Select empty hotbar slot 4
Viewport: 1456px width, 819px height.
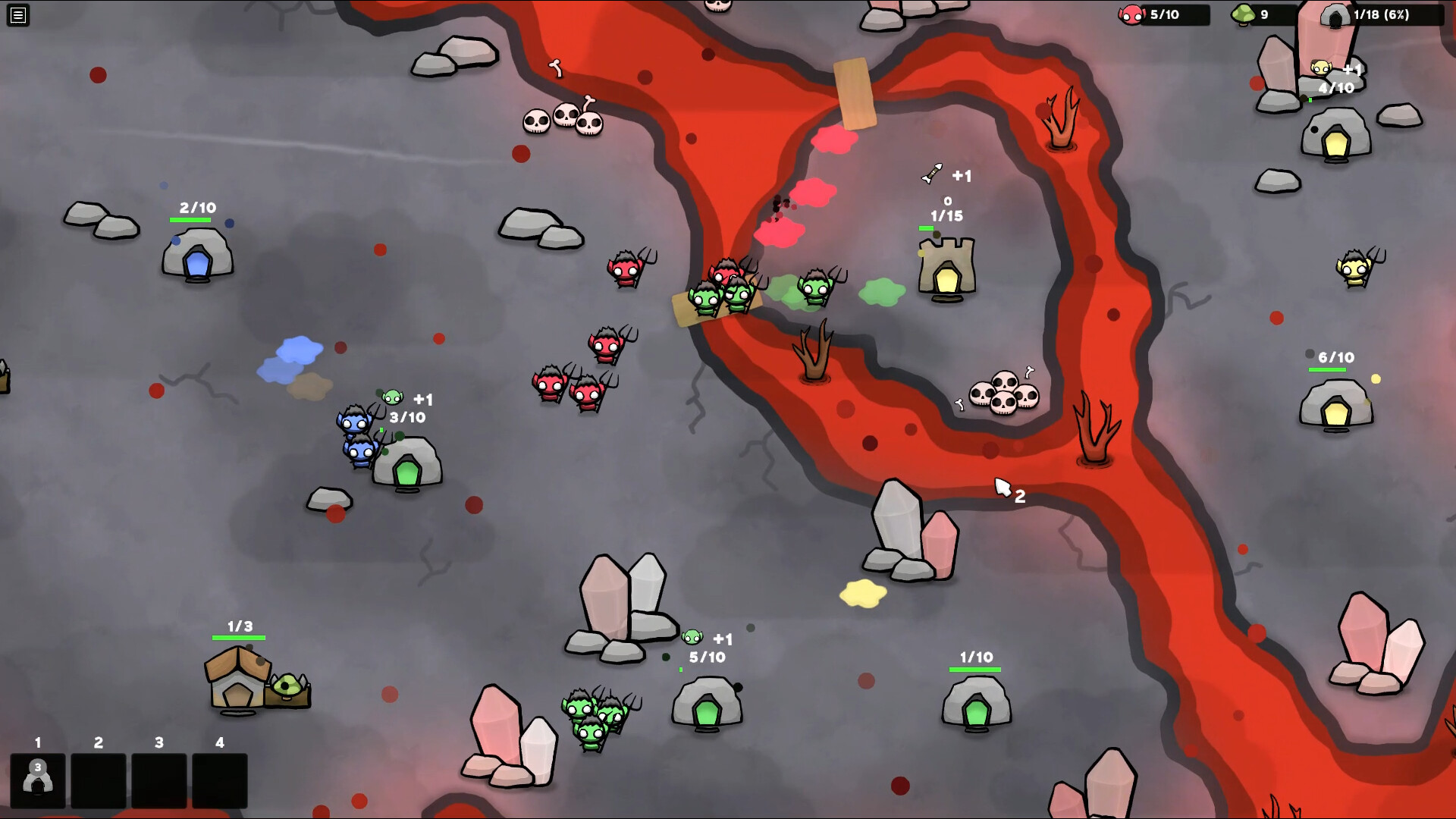tap(219, 778)
